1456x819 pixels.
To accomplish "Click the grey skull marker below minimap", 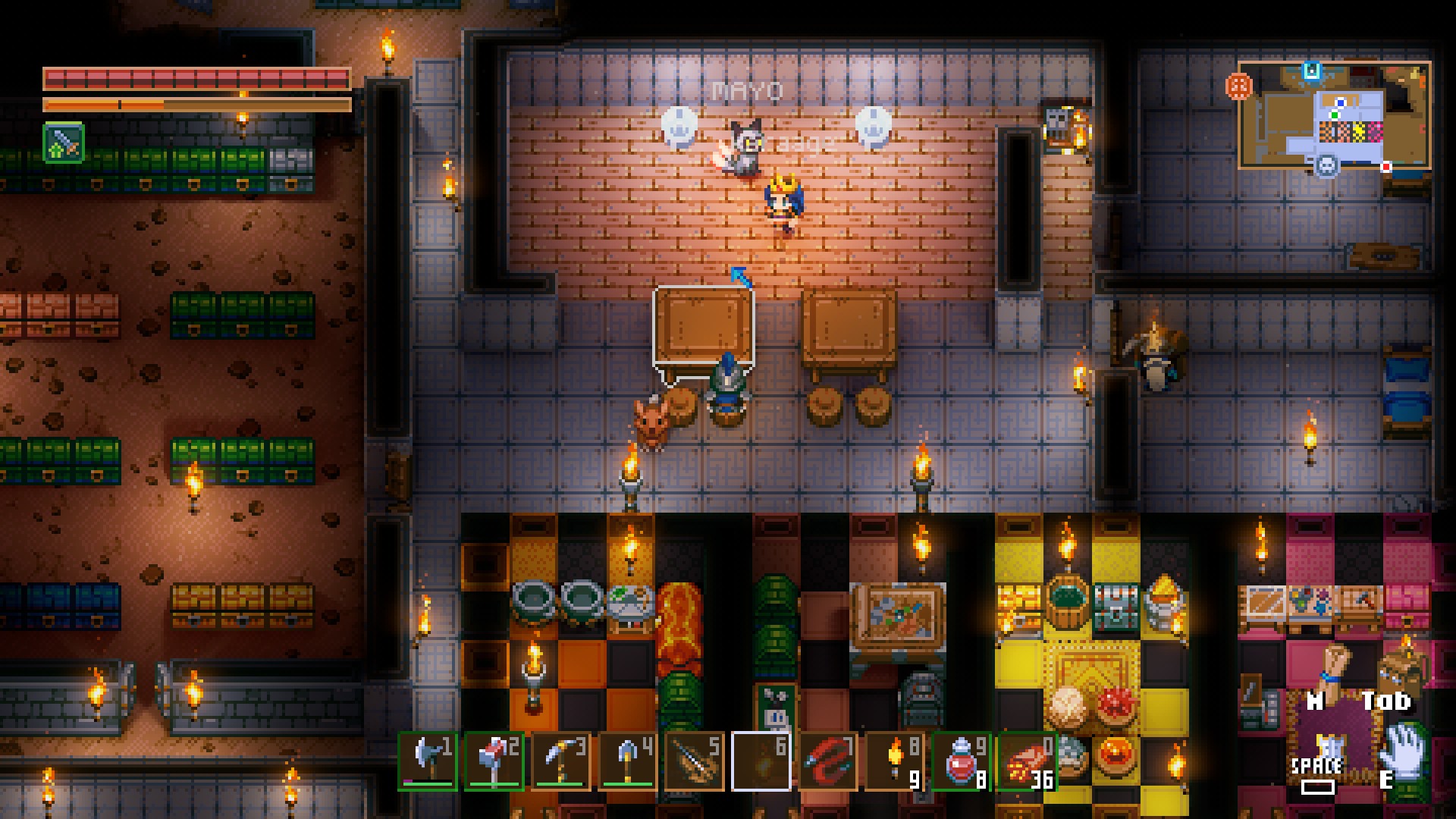I will coord(1326,165).
